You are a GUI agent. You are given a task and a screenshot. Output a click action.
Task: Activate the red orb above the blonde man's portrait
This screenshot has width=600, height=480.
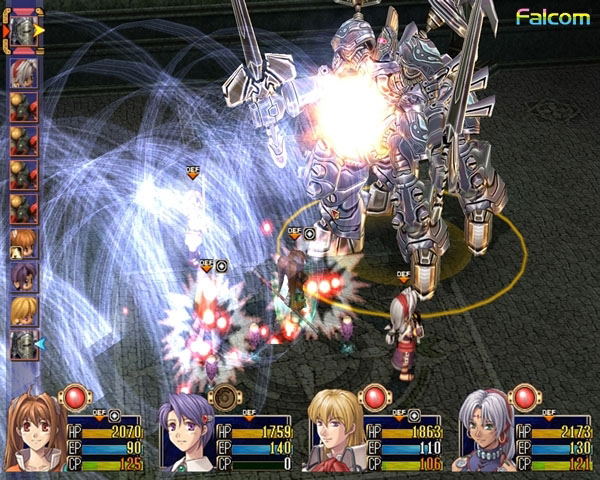pyautogui.click(x=374, y=397)
